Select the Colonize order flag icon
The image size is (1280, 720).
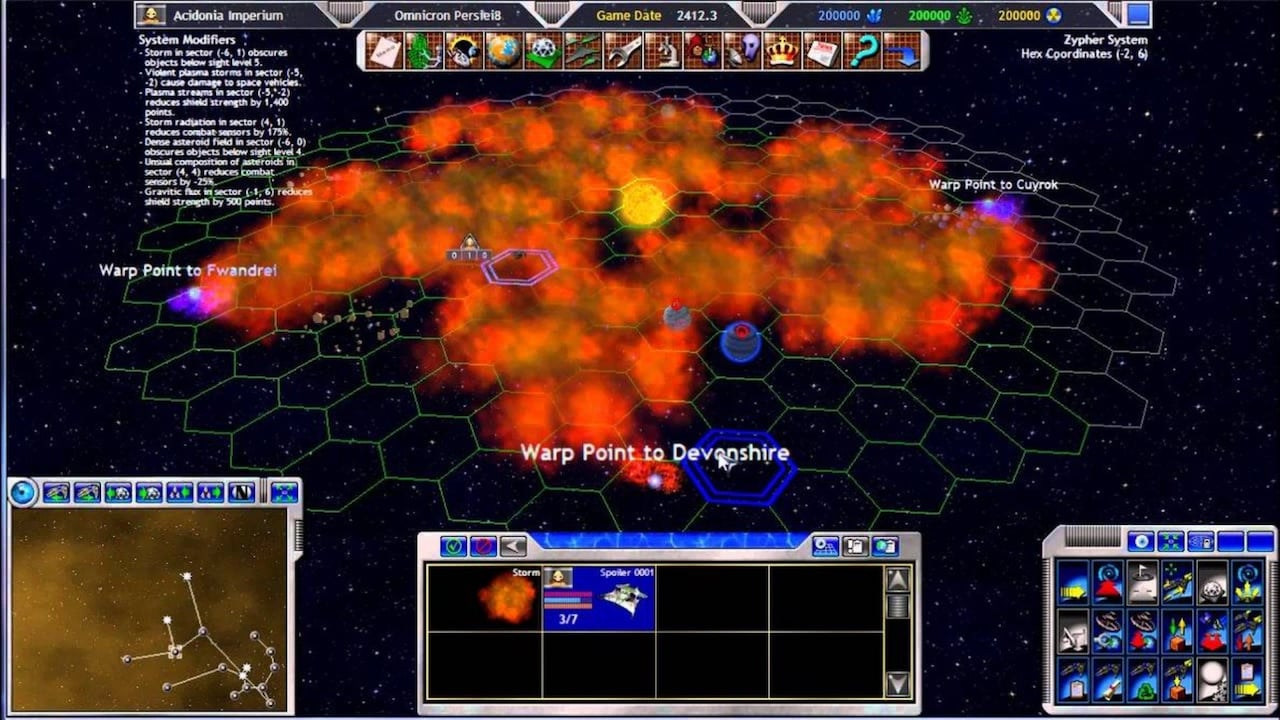tap(1142, 583)
